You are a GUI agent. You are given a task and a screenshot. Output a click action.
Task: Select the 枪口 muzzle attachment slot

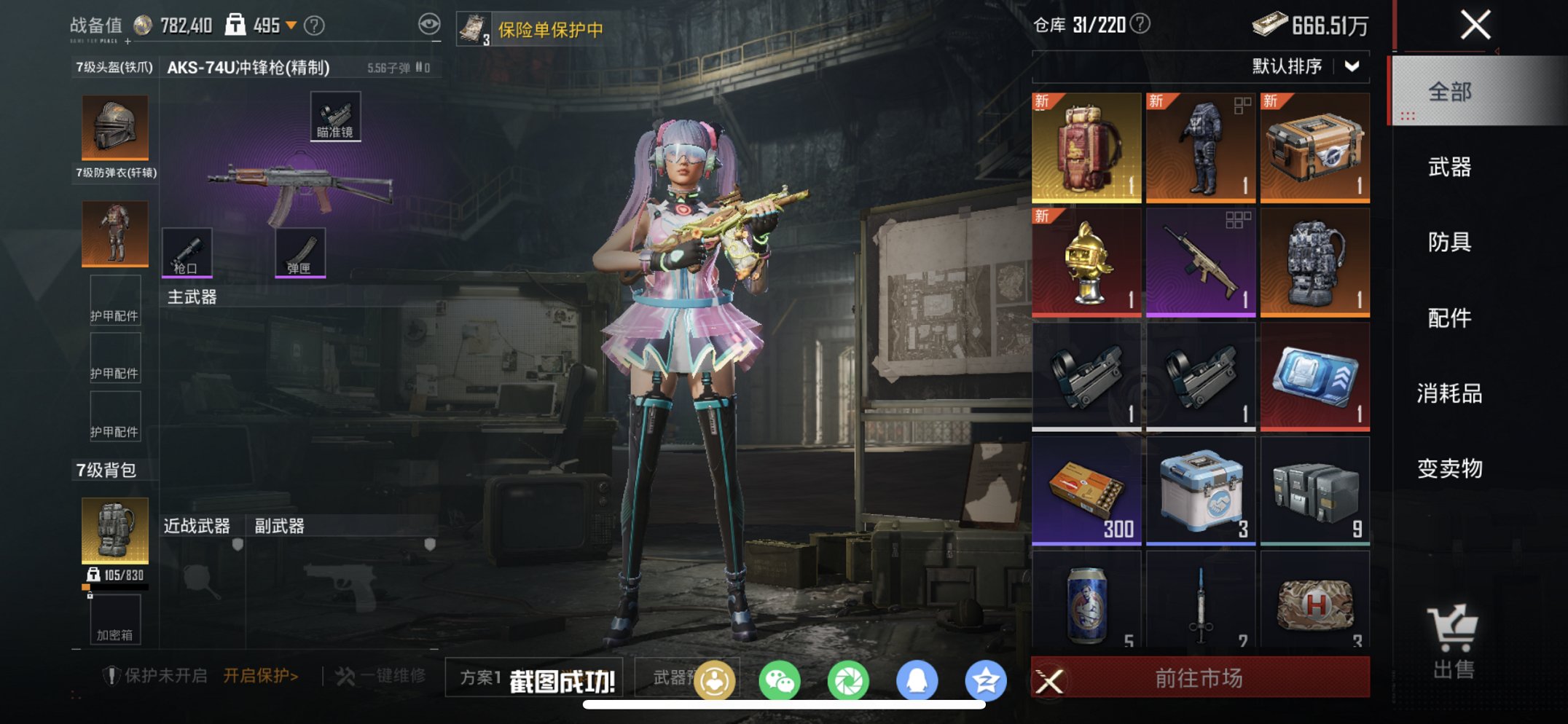coord(188,253)
